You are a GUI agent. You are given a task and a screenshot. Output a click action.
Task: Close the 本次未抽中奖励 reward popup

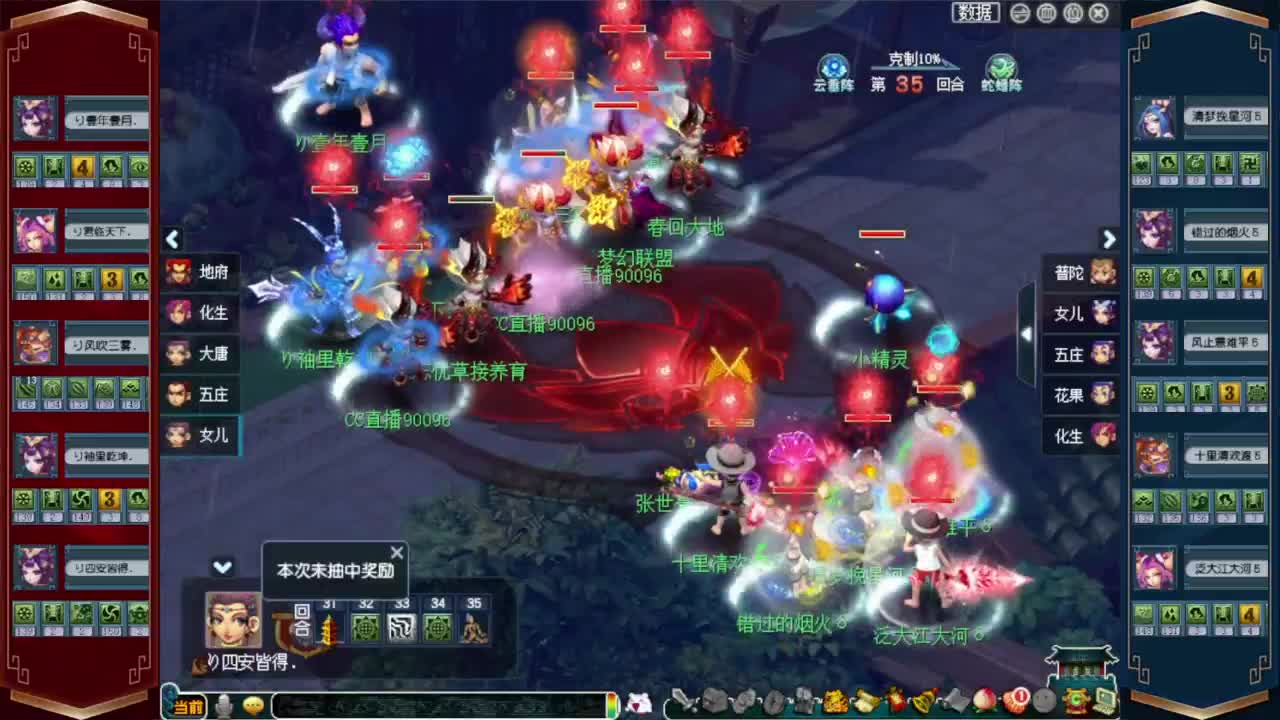[x=397, y=552]
